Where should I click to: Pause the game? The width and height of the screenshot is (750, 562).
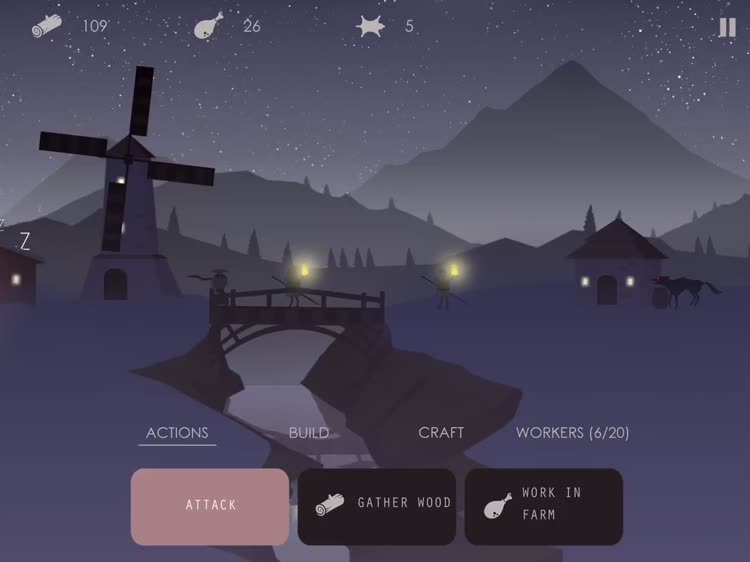(727, 28)
